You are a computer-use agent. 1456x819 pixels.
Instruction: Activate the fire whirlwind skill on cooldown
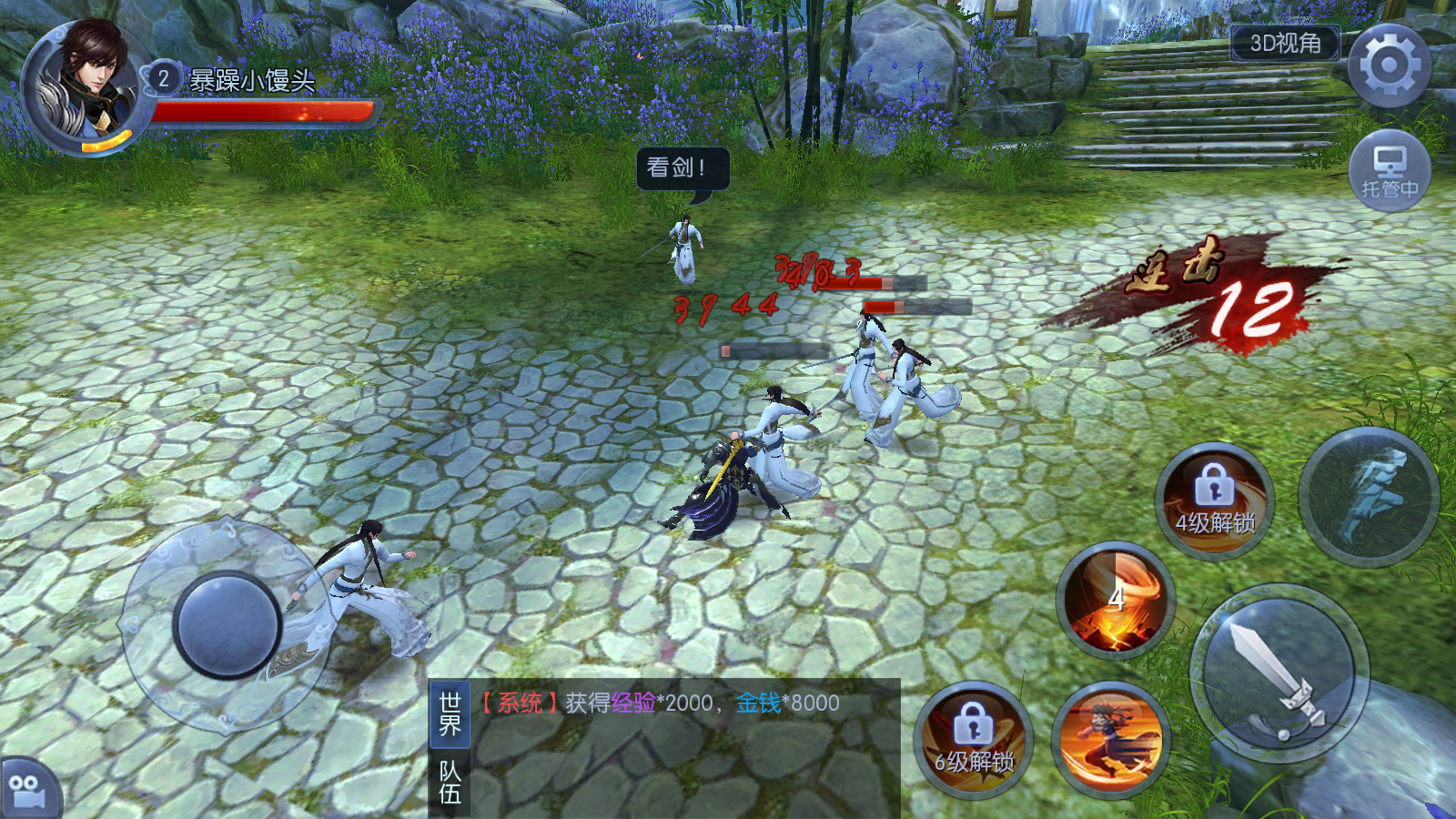pos(1116,601)
